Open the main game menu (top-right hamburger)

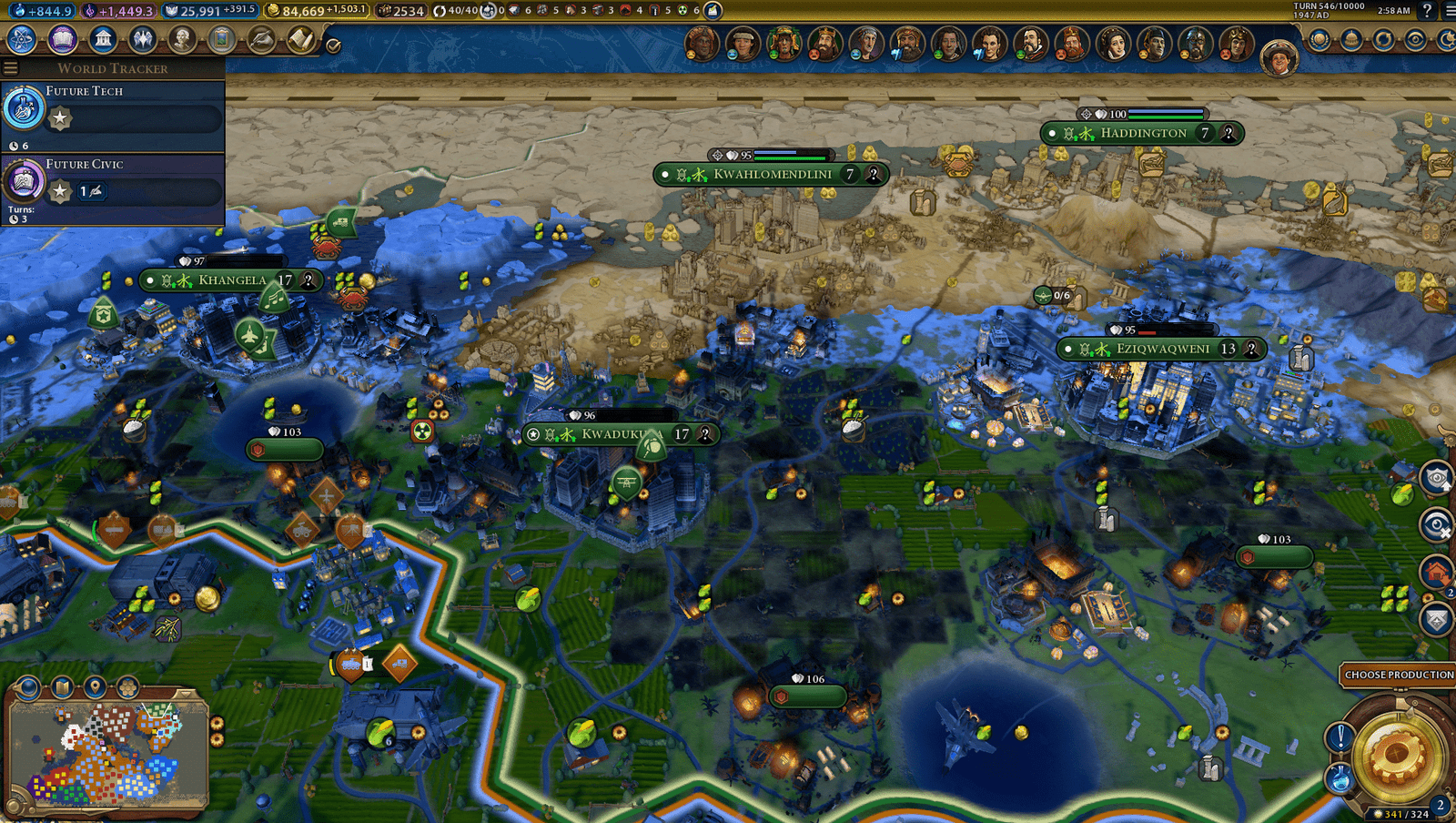point(1449,11)
